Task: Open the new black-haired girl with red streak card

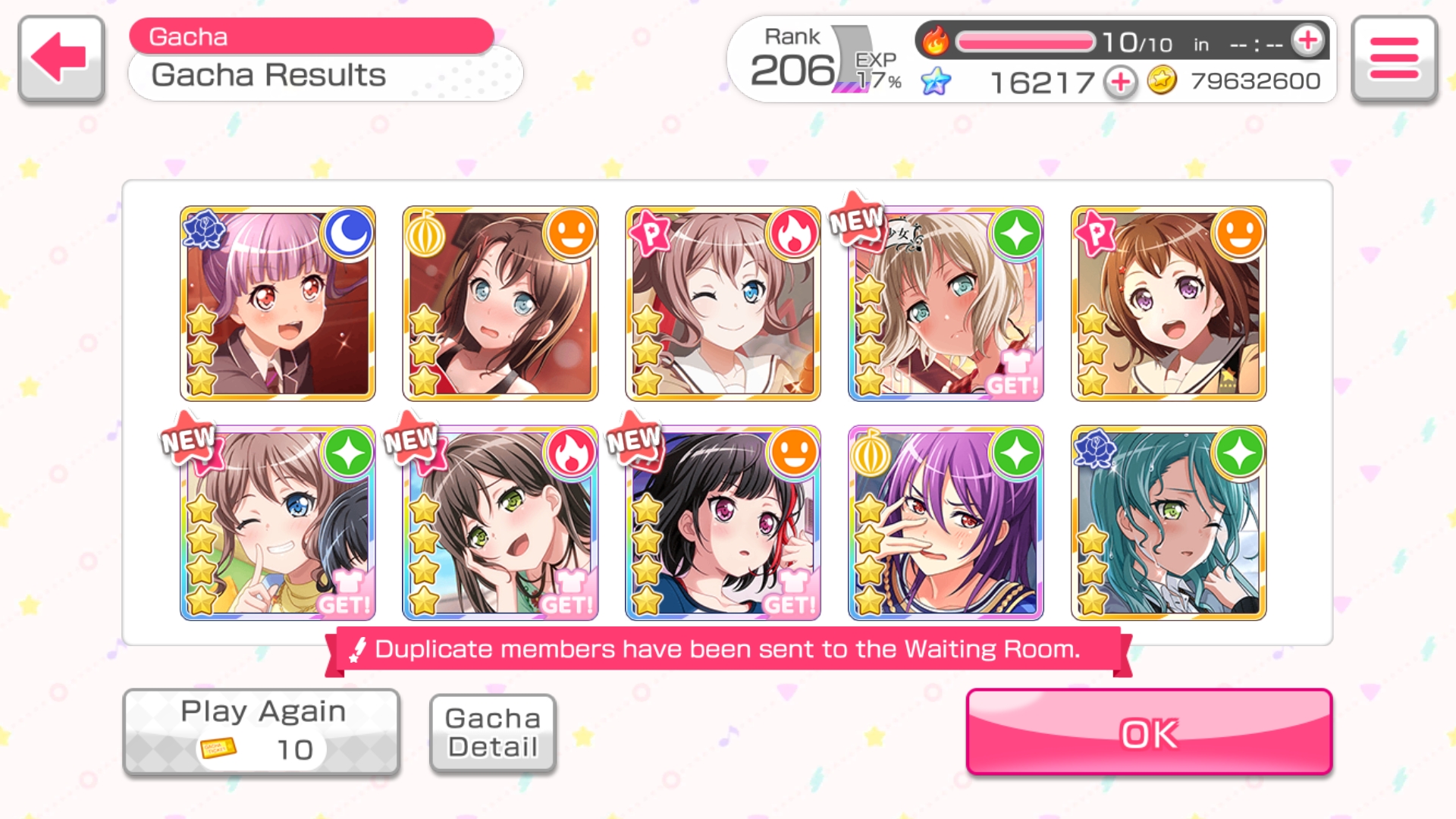Action: point(723,523)
